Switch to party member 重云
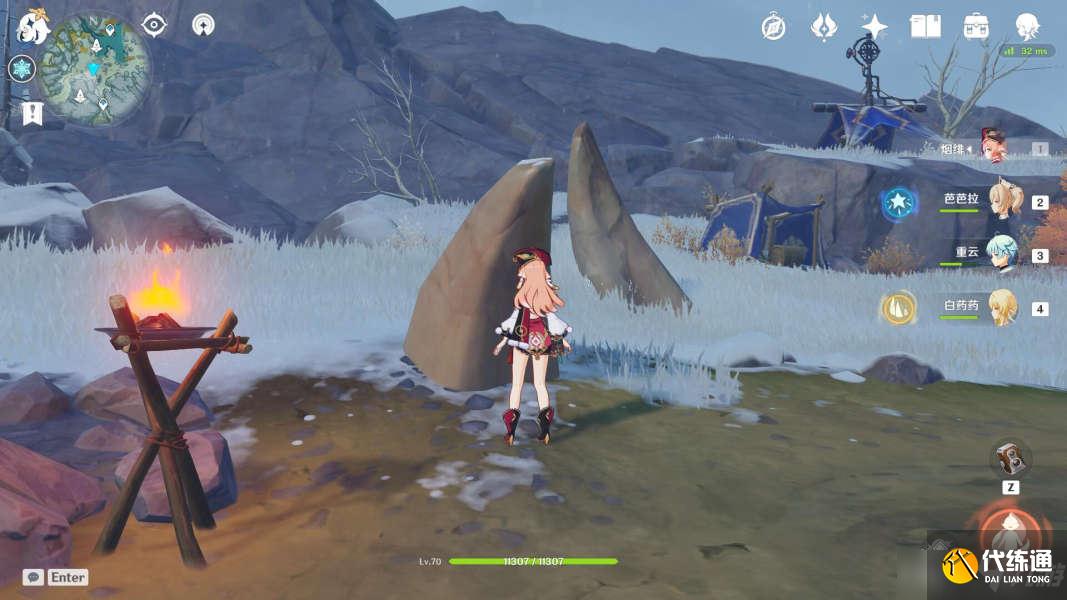This screenshot has height=600, width=1067. coord(1000,254)
